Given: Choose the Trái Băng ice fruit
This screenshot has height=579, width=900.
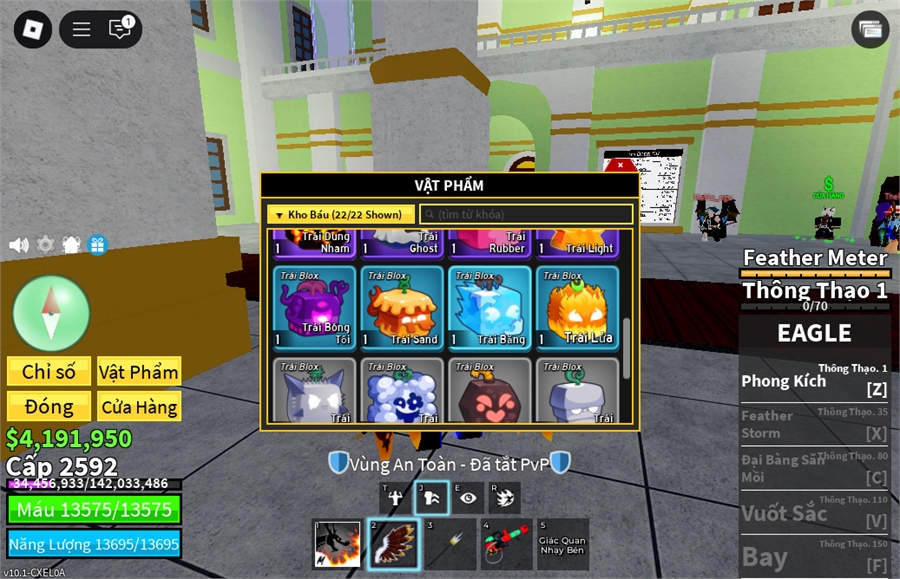Looking at the screenshot, I should click(x=488, y=307).
